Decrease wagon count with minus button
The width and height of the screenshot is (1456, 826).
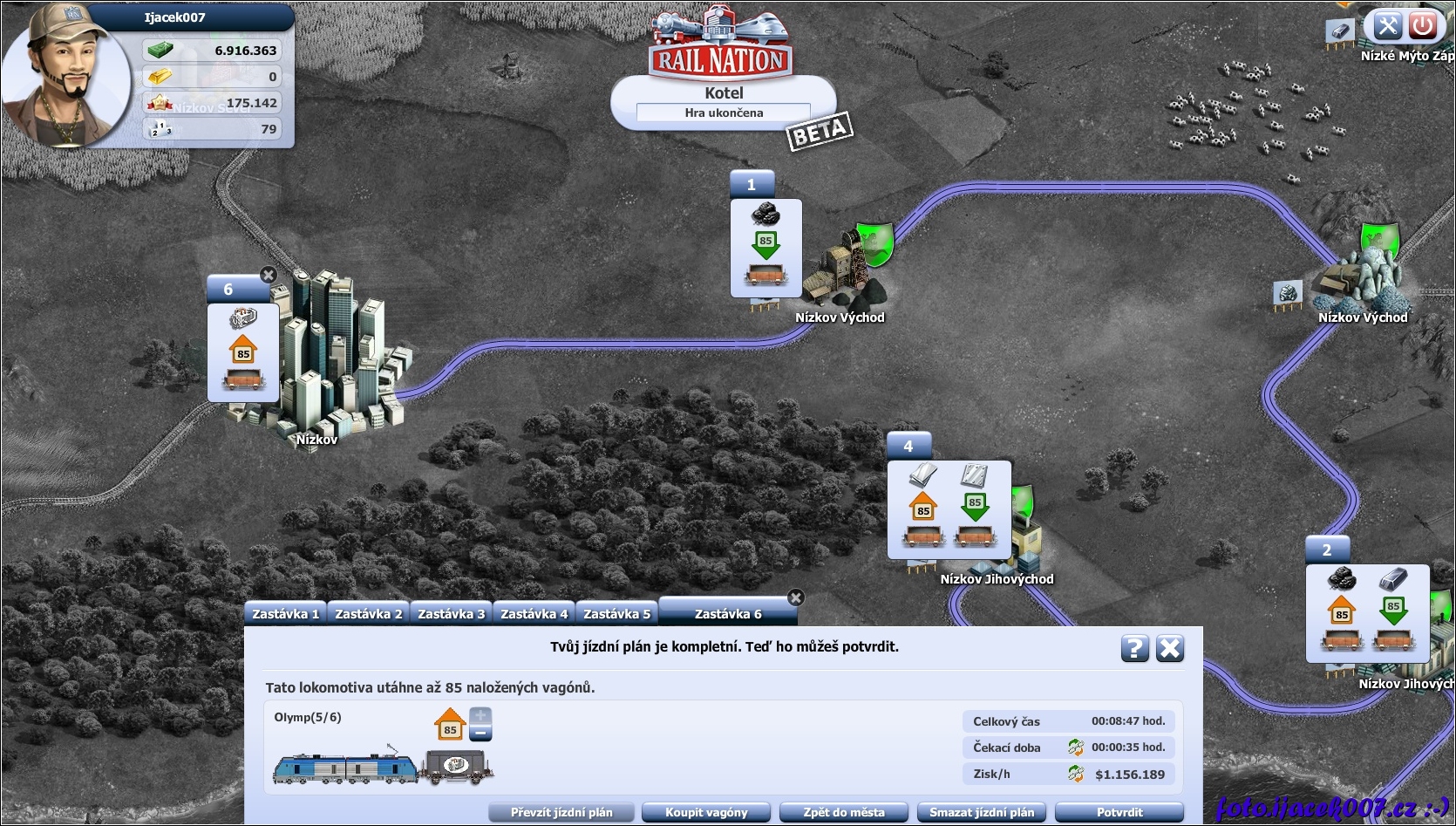(x=481, y=734)
